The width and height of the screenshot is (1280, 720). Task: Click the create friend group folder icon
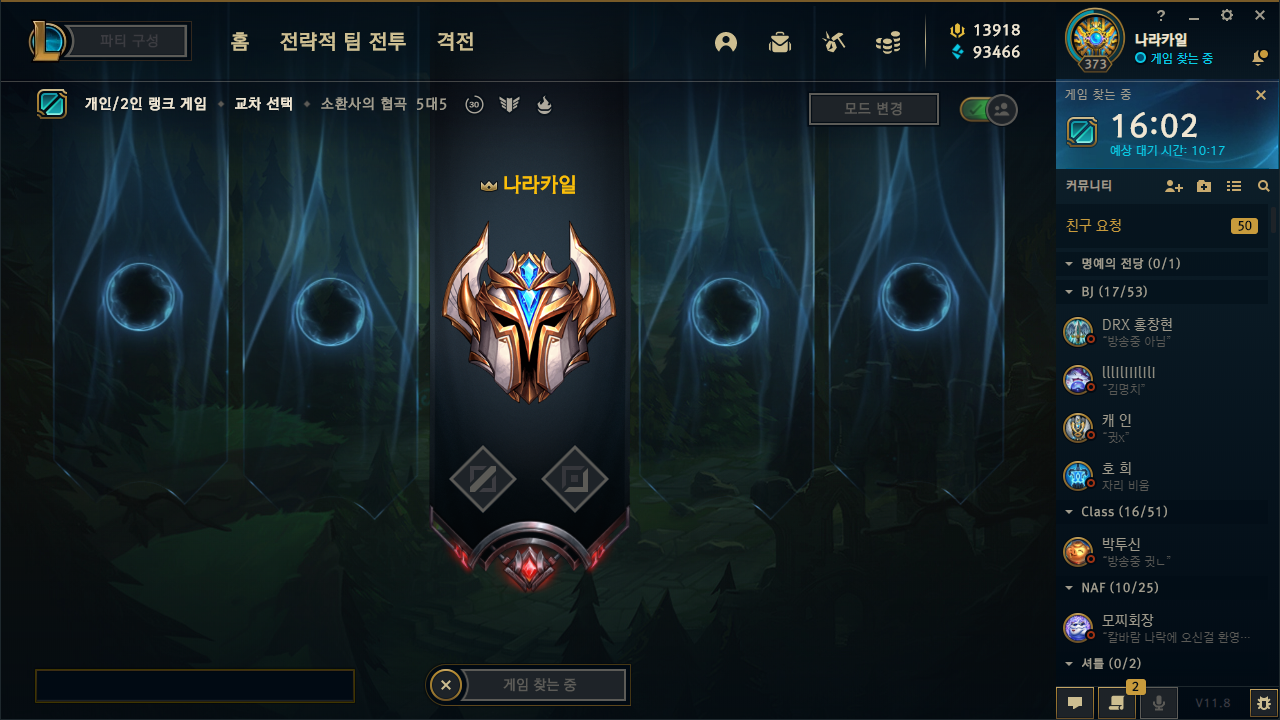click(x=1203, y=186)
